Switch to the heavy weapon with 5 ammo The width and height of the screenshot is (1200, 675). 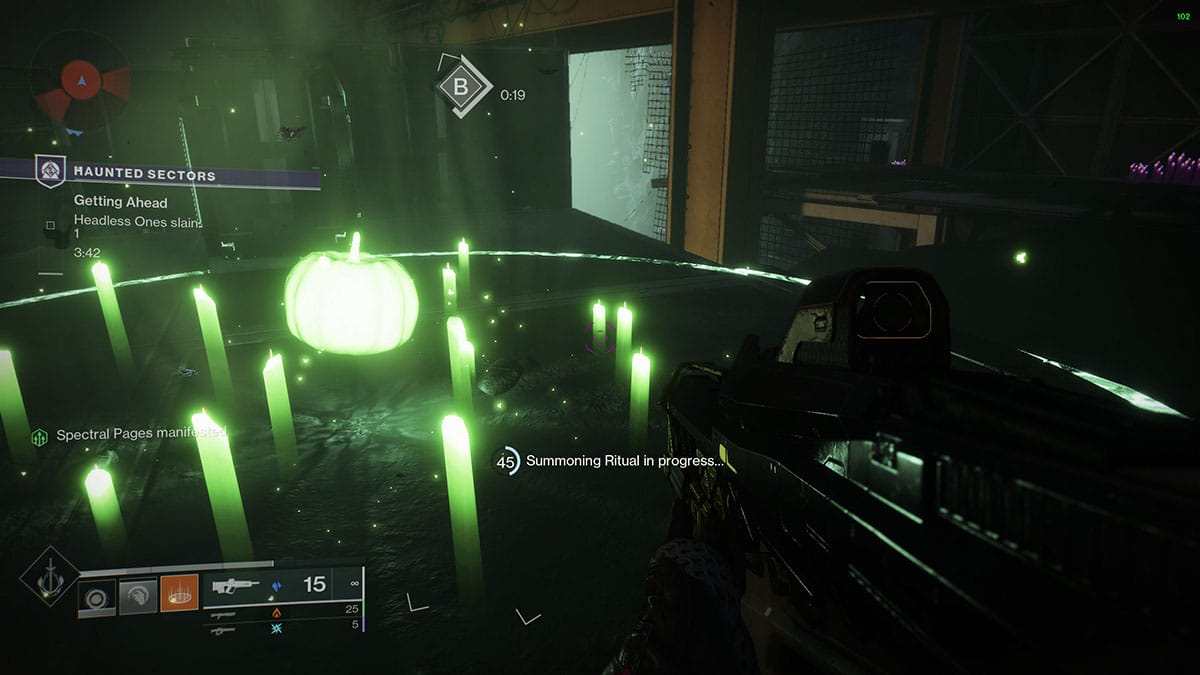point(283,626)
